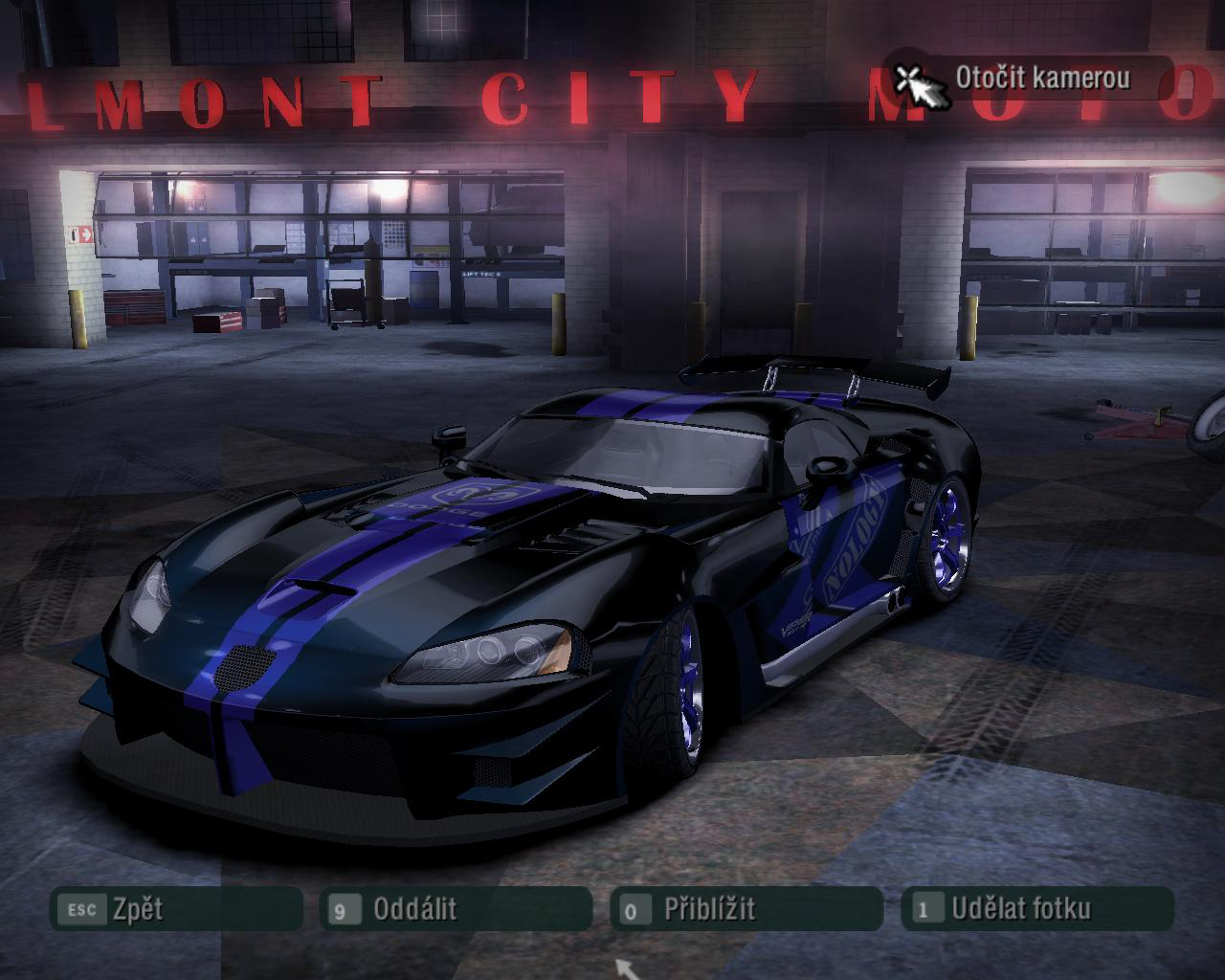Select the Otočit kamerou camera control
The width and height of the screenshot is (1225, 980).
(1029, 78)
